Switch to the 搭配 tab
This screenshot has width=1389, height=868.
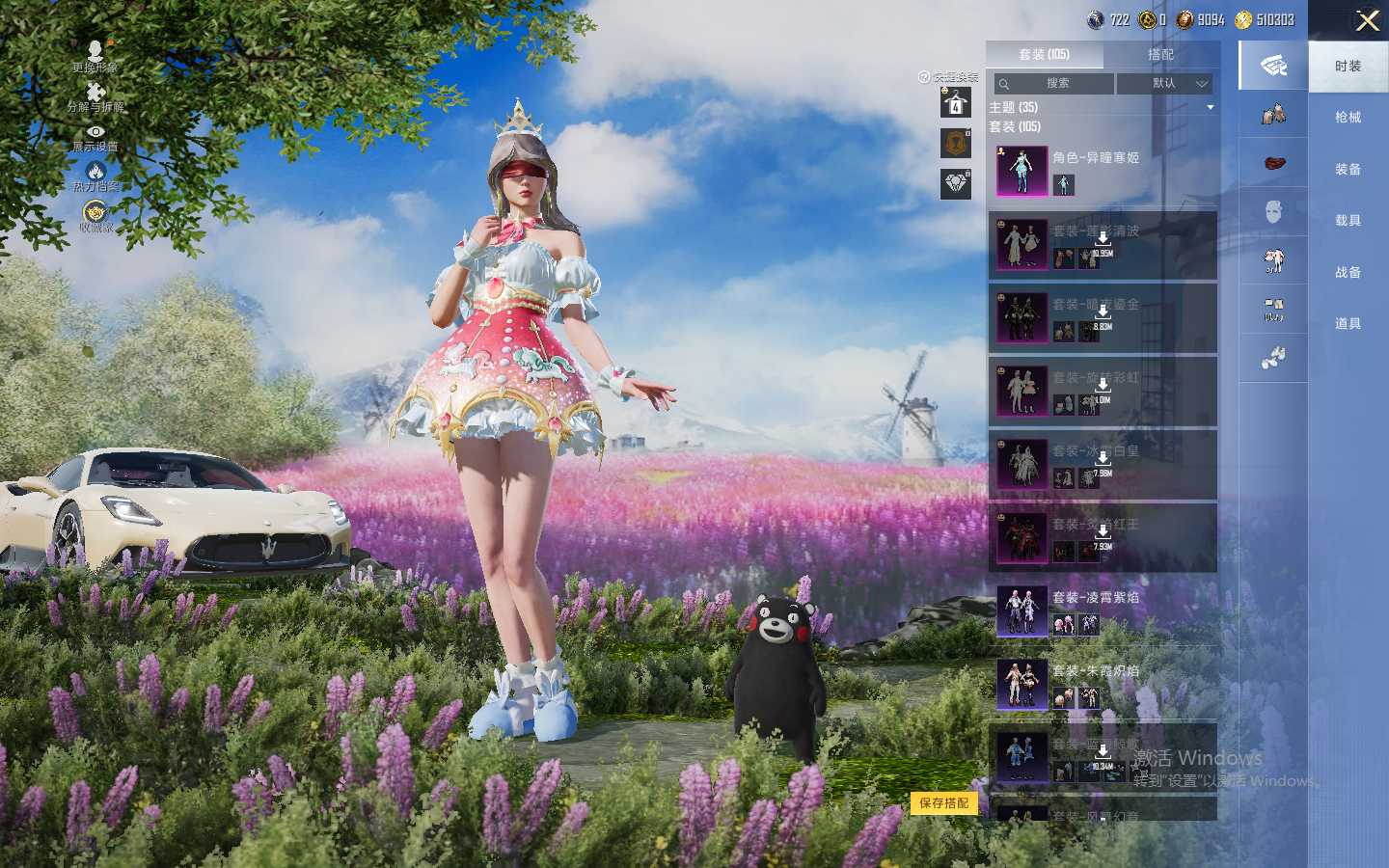[x=1160, y=55]
